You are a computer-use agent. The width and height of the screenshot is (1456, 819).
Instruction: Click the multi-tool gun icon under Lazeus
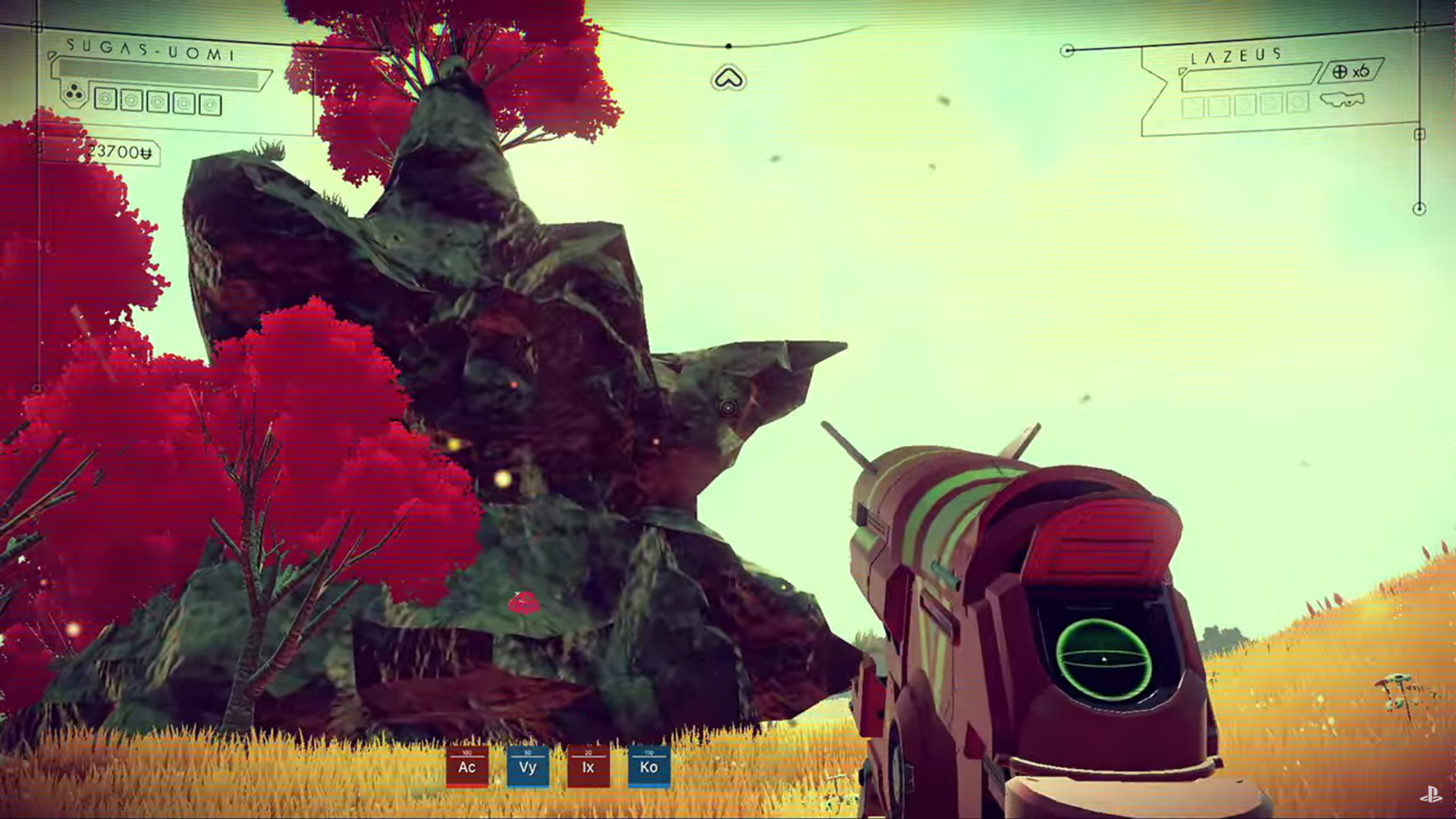[x=1341, y=100]
